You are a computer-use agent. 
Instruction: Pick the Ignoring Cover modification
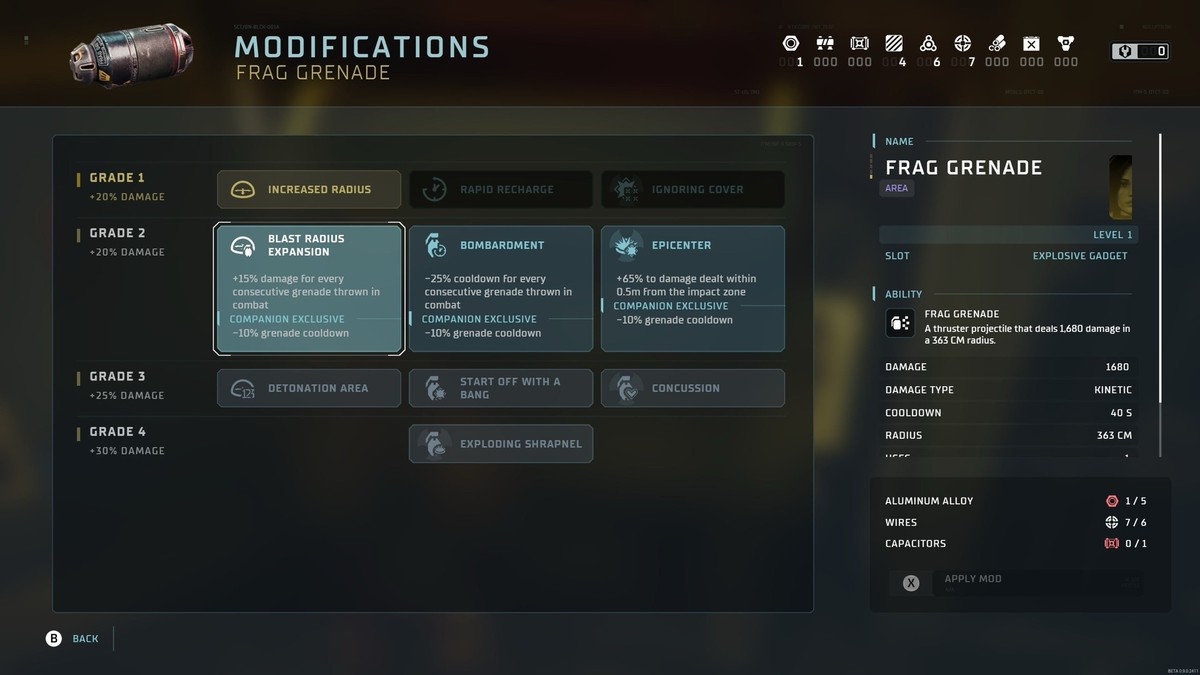(x=693, y=189)
